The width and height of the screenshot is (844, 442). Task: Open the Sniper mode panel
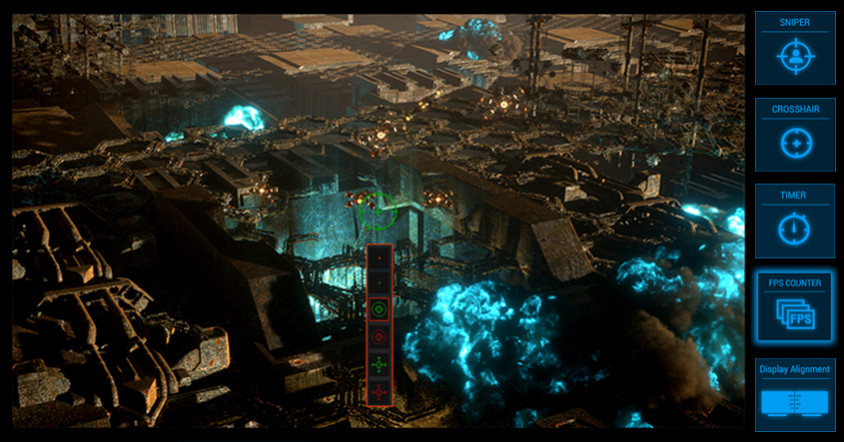tap(795, 48)
